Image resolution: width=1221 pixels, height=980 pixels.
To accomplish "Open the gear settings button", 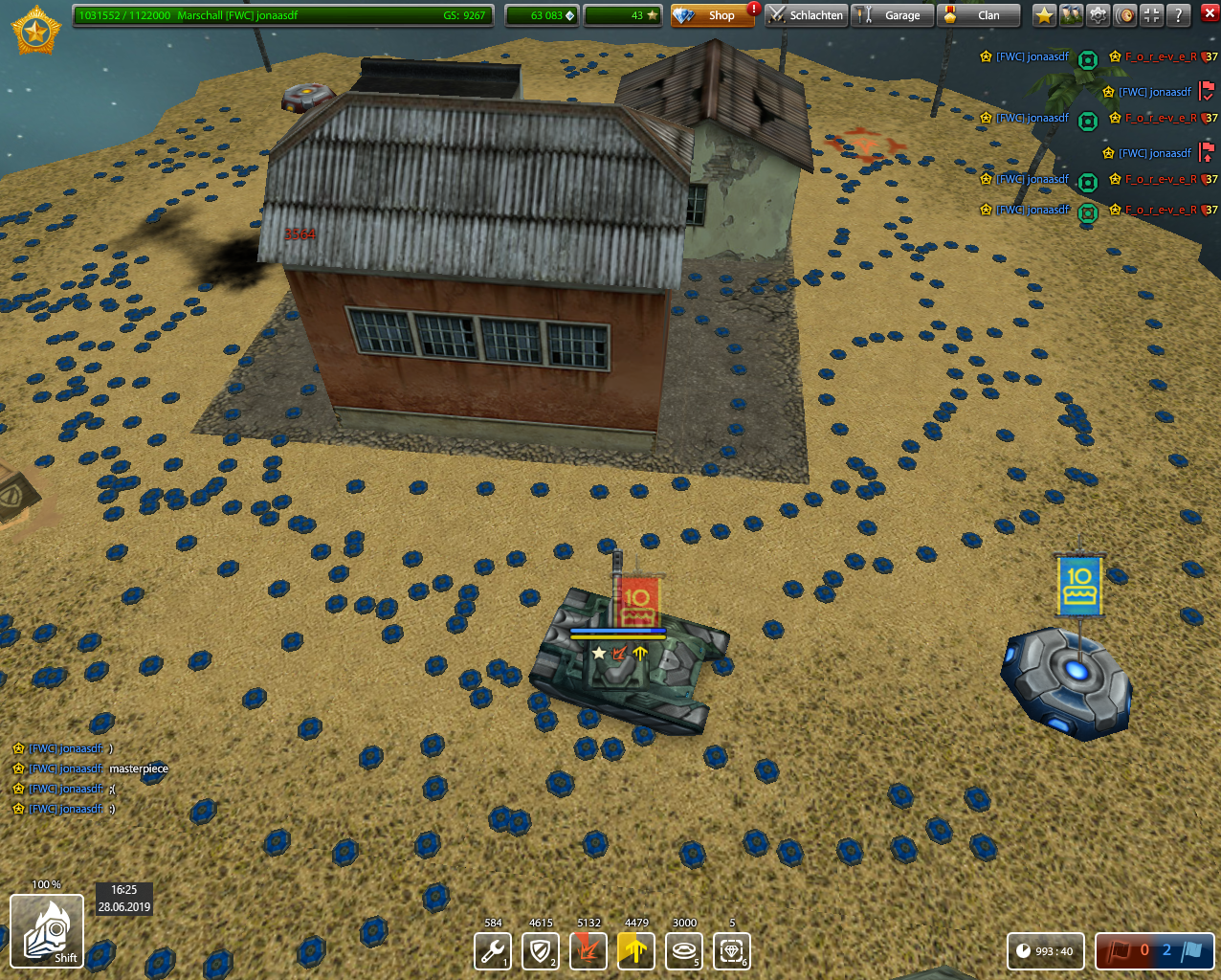I will tap(1098, 15).
